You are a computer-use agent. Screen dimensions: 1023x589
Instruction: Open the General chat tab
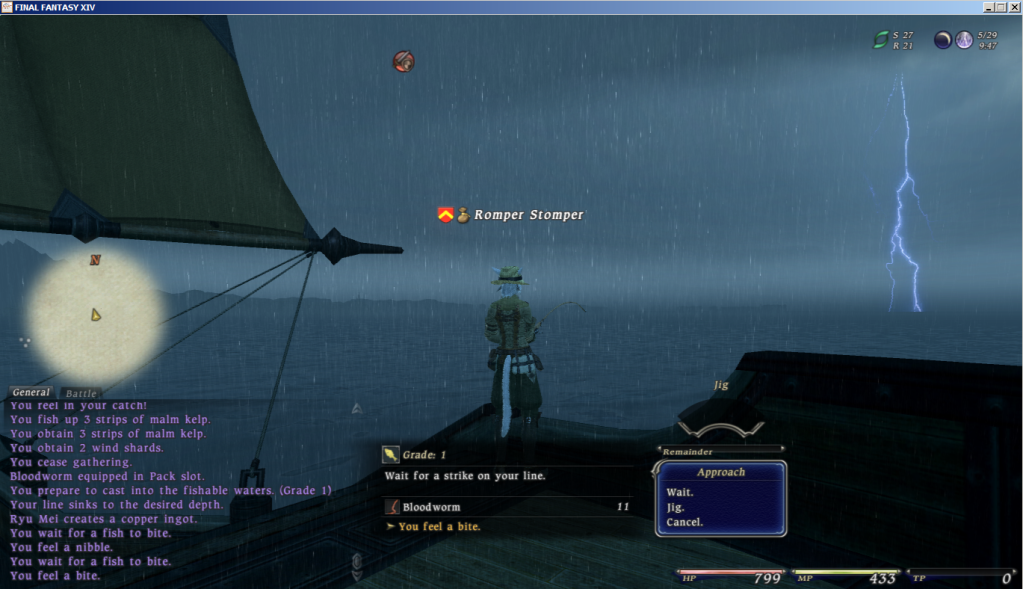coord(31,393)
